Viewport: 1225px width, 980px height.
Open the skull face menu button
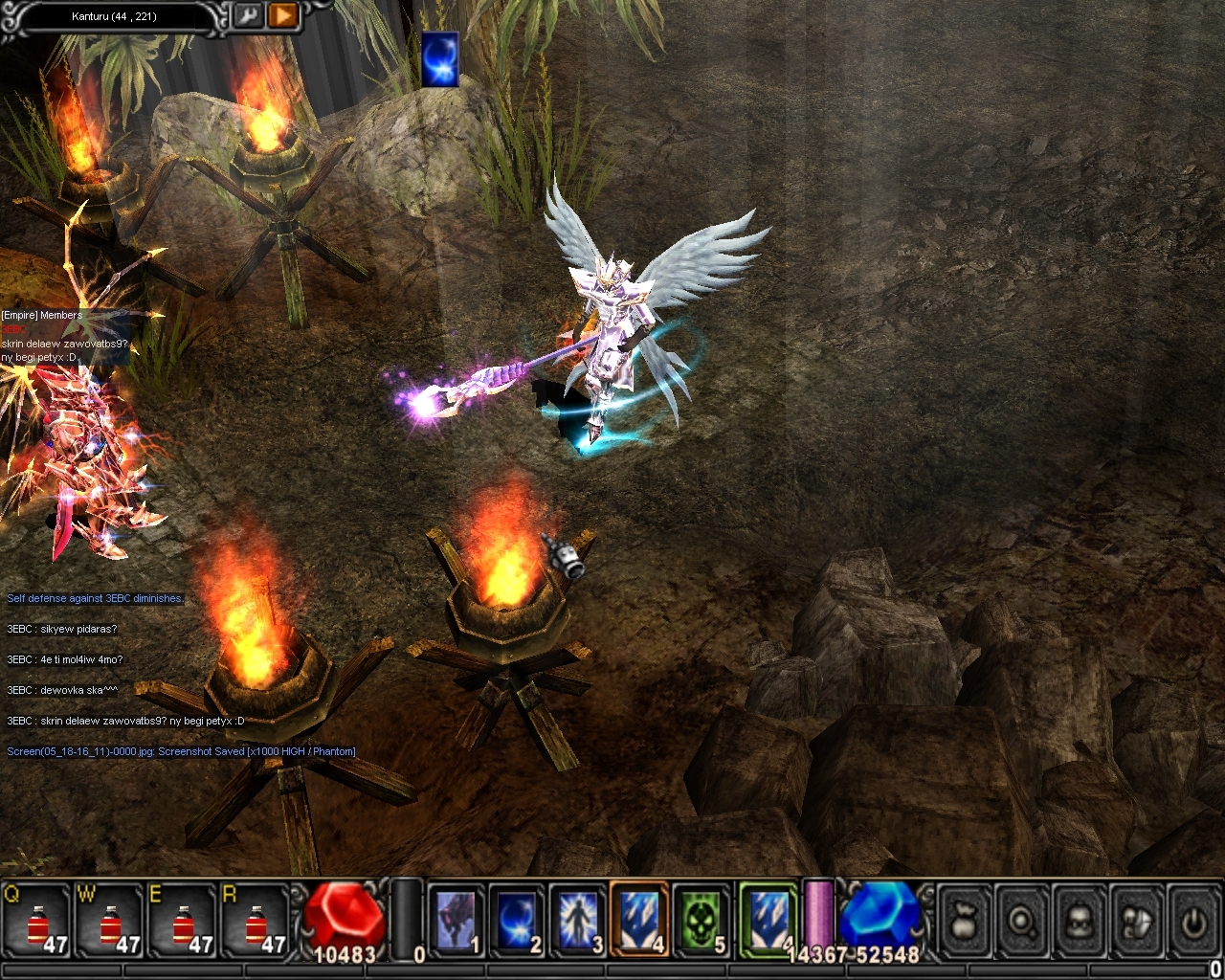pos(1080,922)
